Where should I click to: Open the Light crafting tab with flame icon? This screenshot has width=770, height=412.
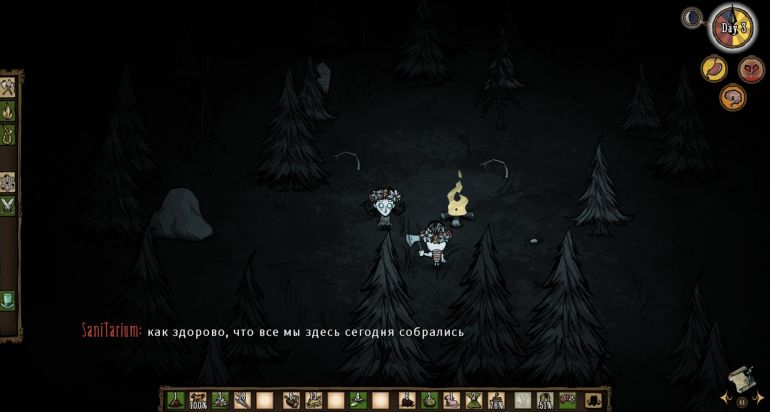7,110
